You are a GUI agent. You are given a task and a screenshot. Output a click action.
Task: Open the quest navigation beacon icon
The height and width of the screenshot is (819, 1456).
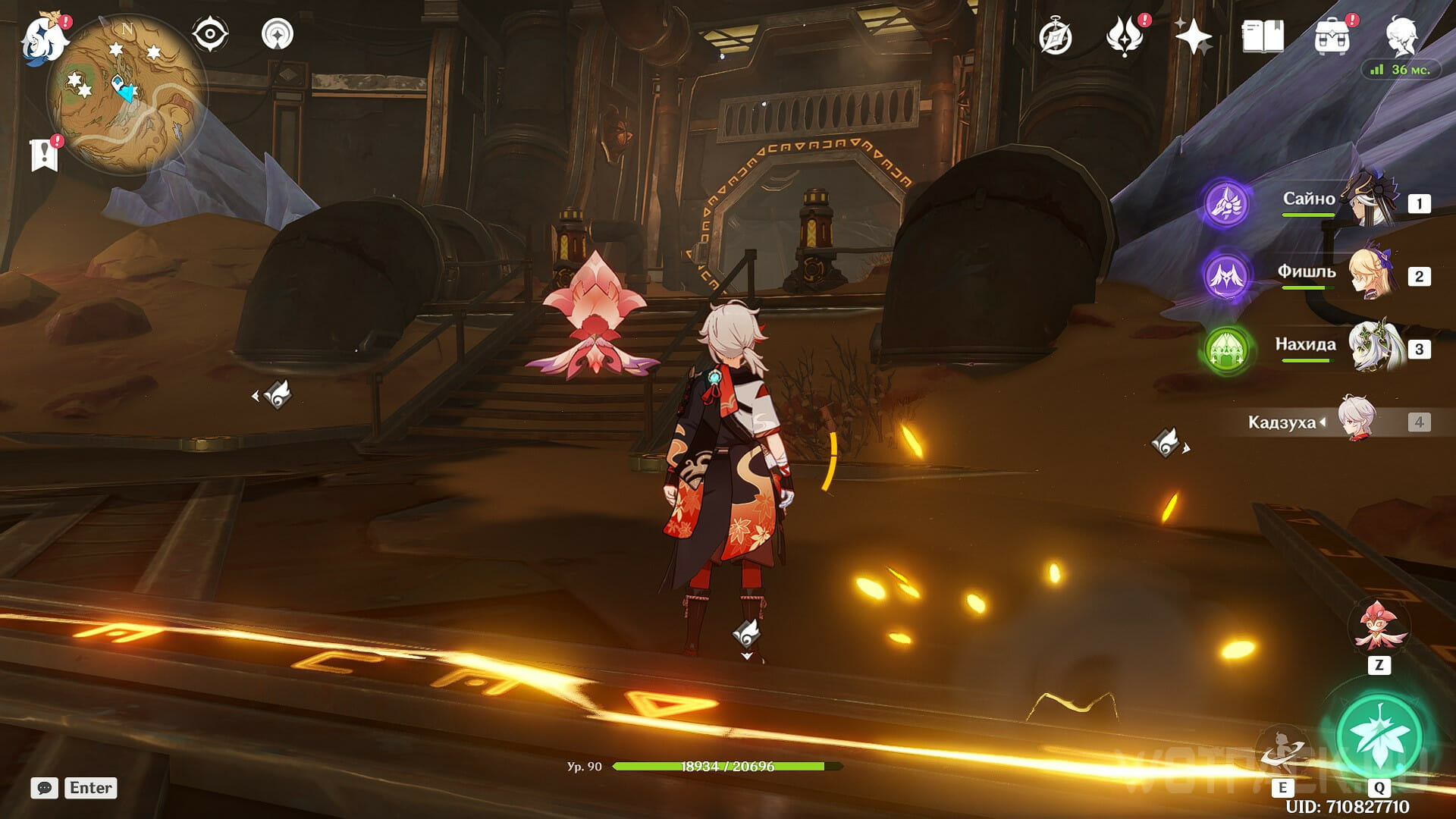(x=278, y=35)
